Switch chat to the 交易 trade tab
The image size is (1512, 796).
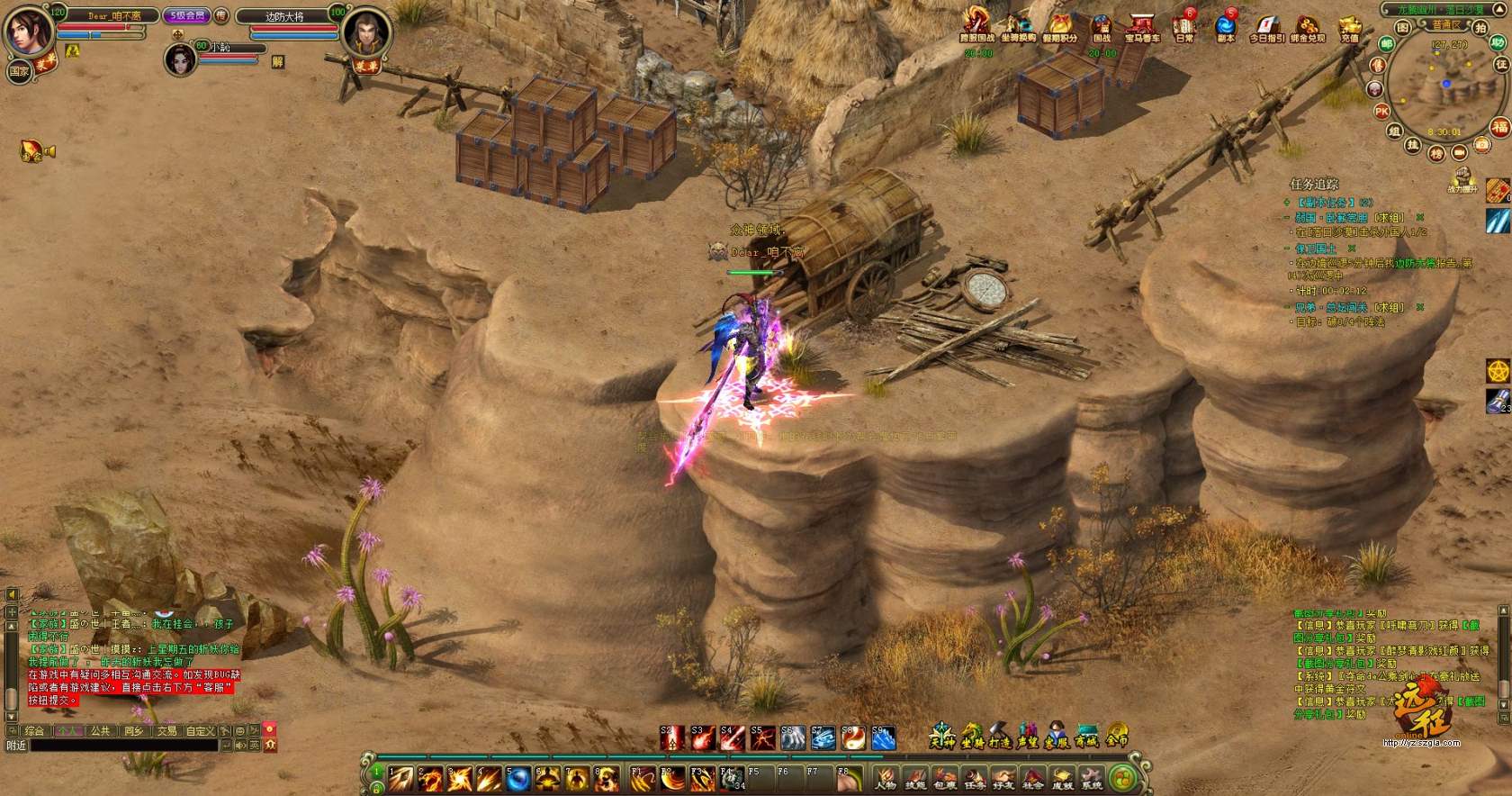coord(167,731)
